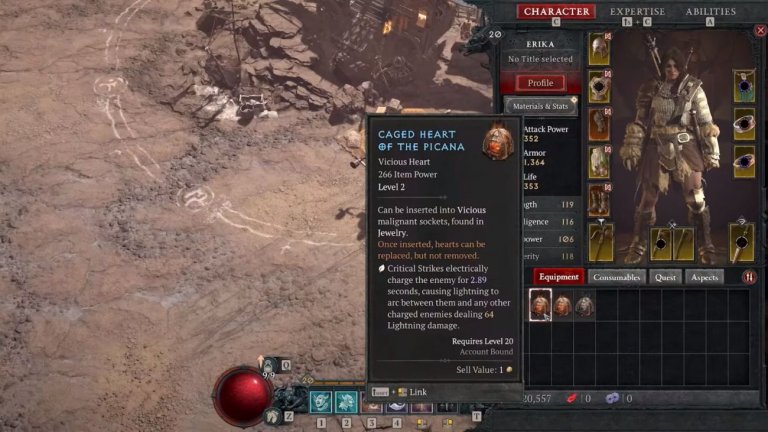This screenshot has width=768, height=432.
Task: Select the highlighted Caged Heart of the Picana
Action: pos(540,305)
